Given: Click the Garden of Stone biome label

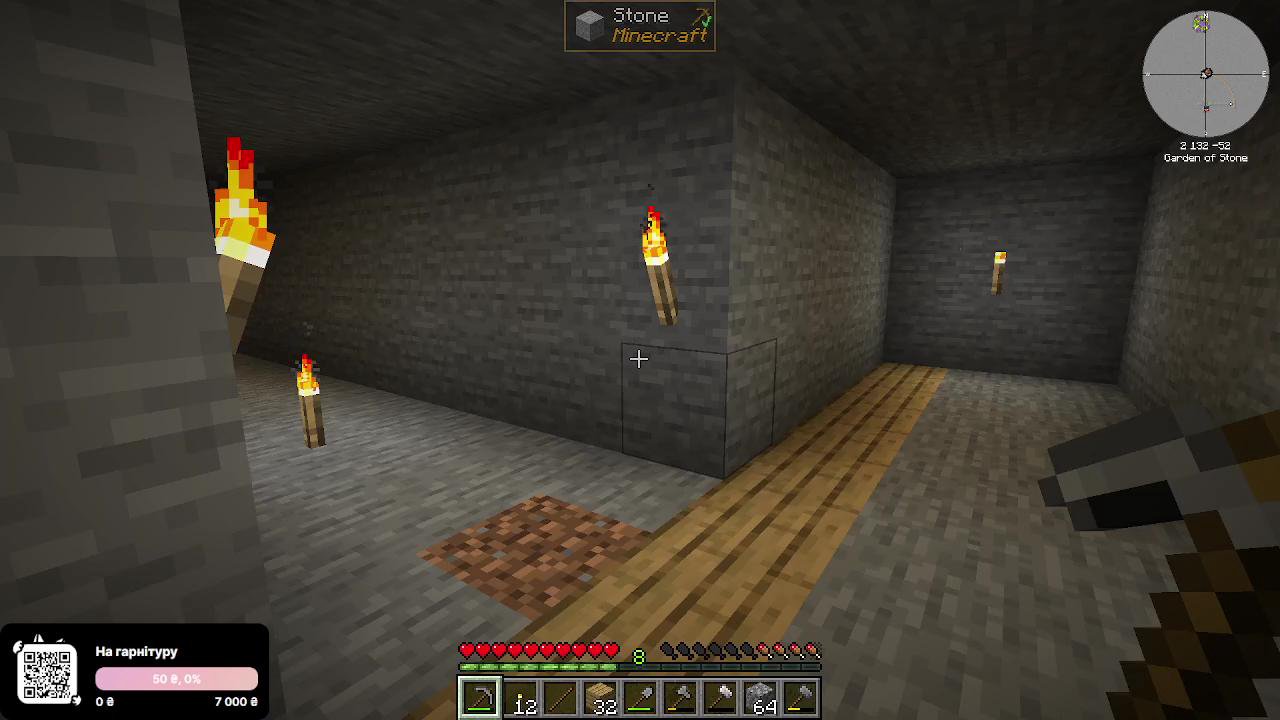Looking at the screenshot, I should pos(1206,157).
